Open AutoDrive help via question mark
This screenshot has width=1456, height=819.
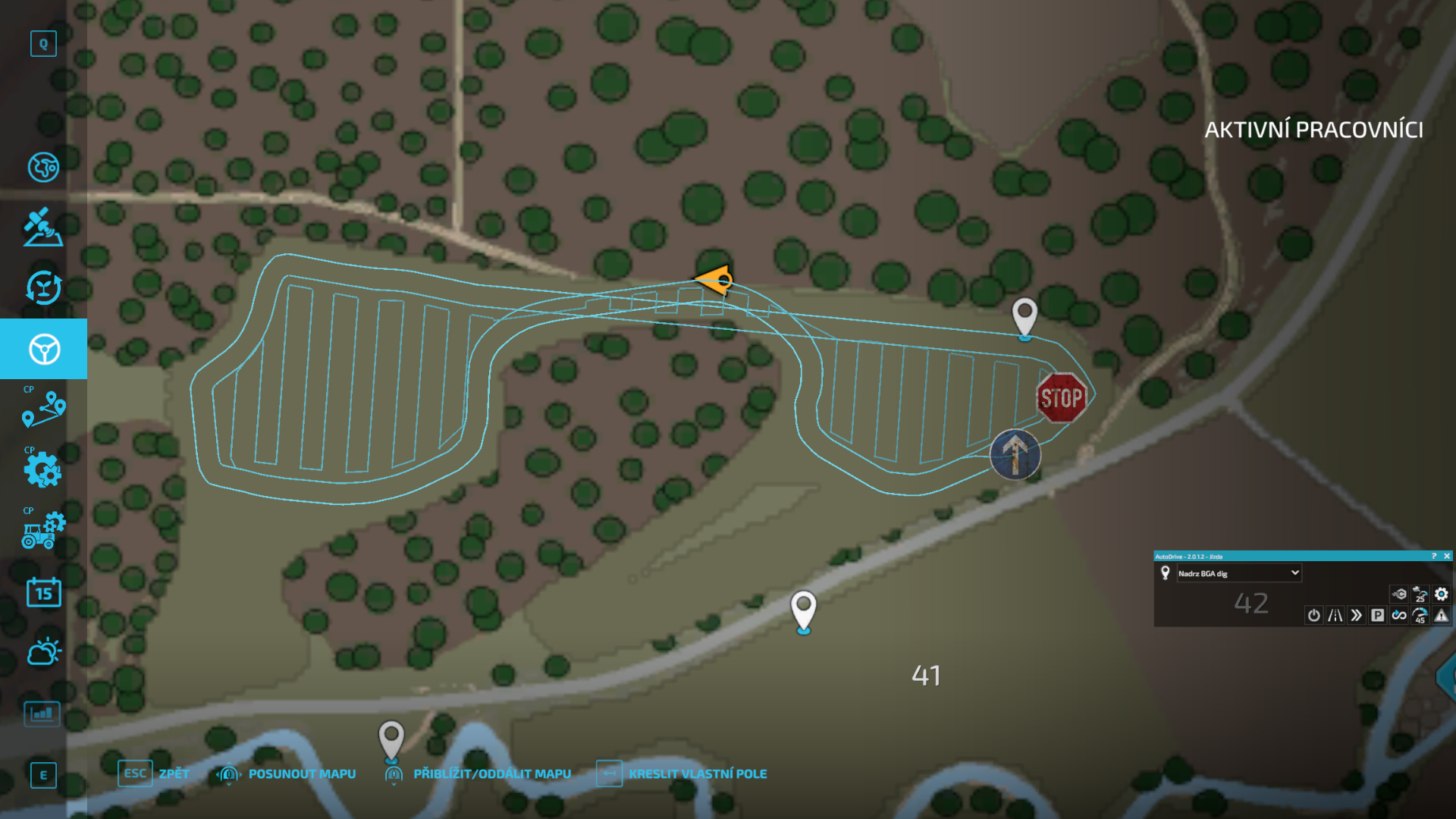[1433, 556]
